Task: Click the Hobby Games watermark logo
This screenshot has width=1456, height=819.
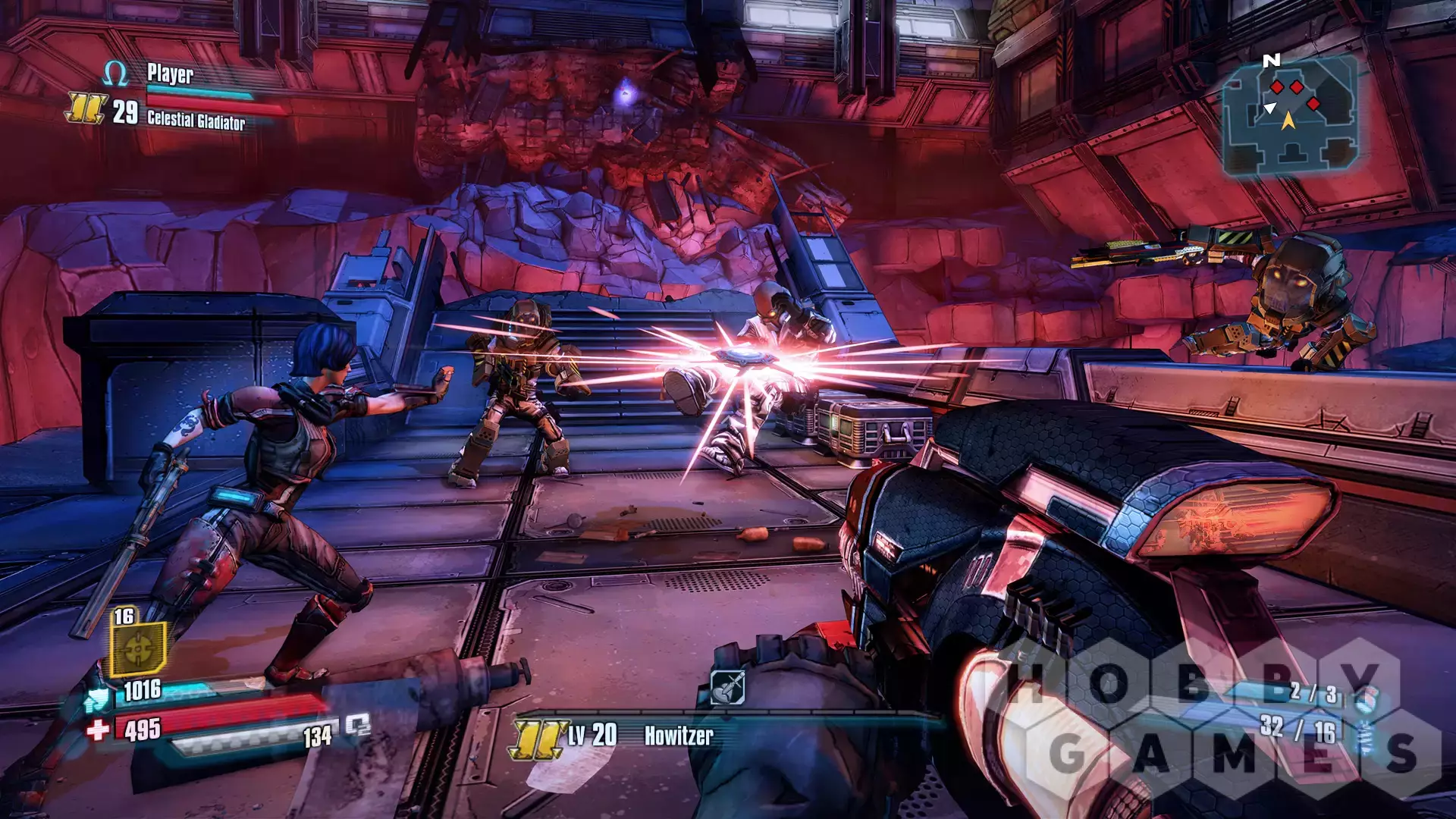Action: point(1221,717)
